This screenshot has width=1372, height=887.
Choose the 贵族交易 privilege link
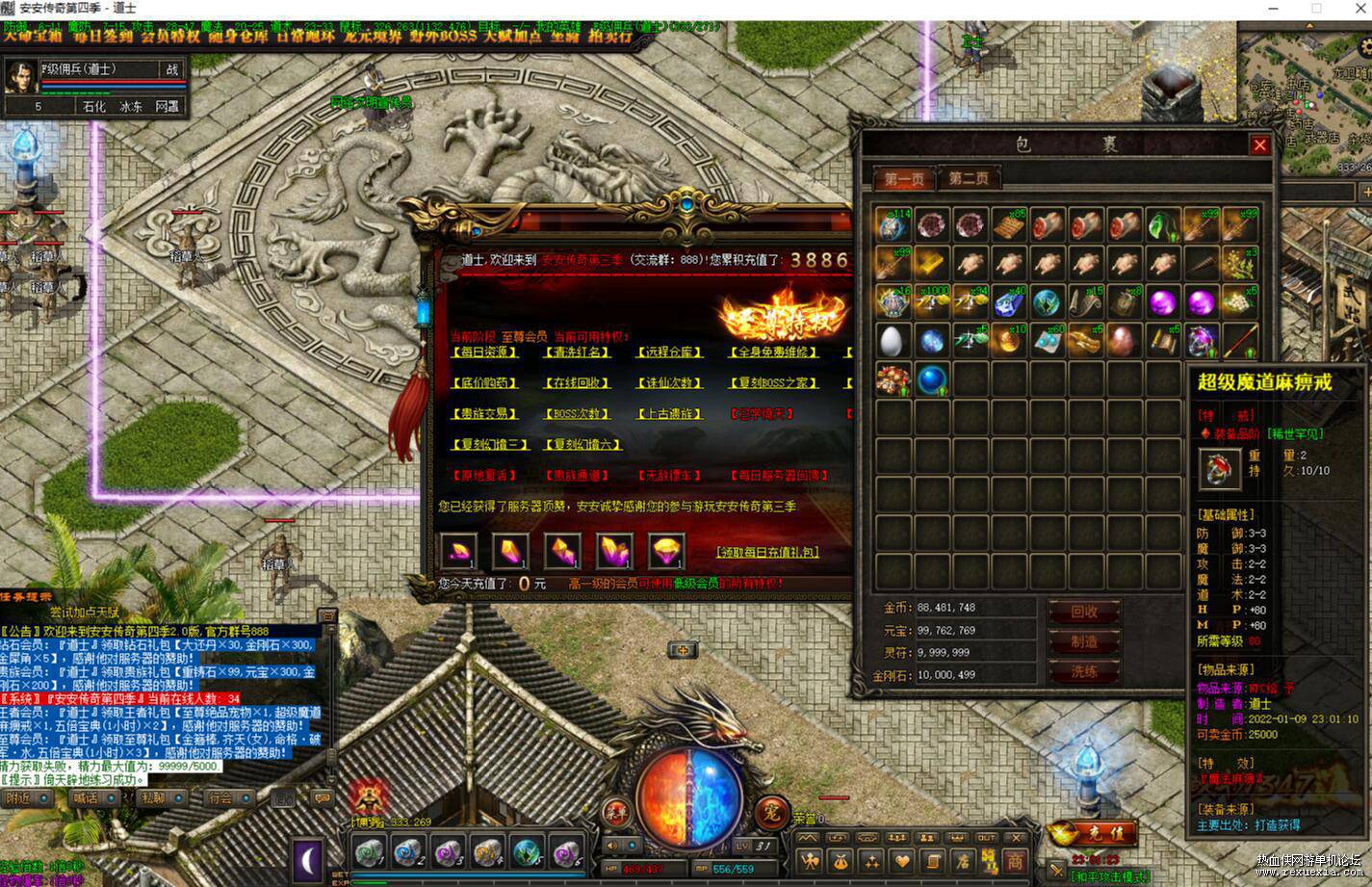[x=483, y=414]
